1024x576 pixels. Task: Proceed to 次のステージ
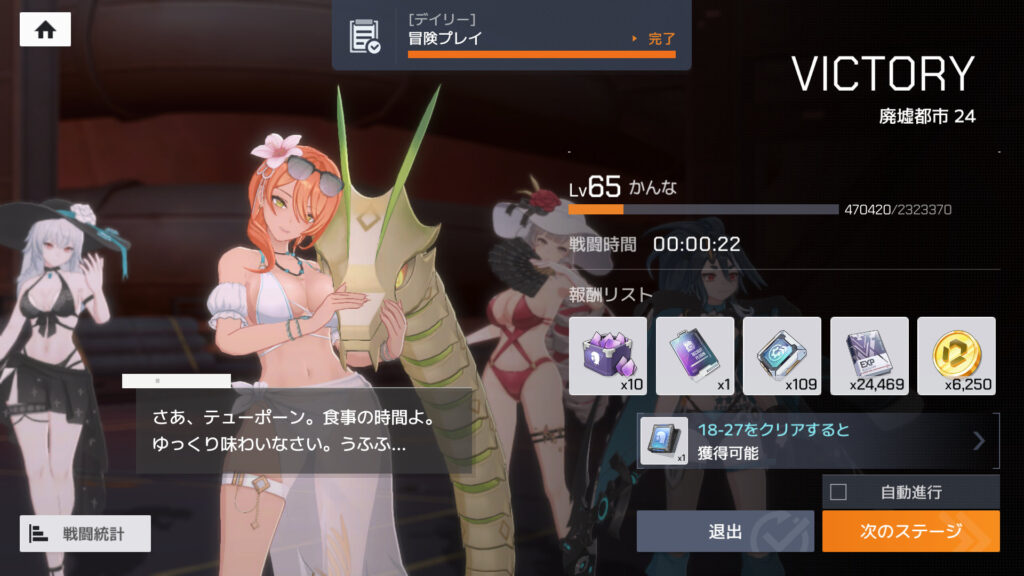[x=910, y=531]
